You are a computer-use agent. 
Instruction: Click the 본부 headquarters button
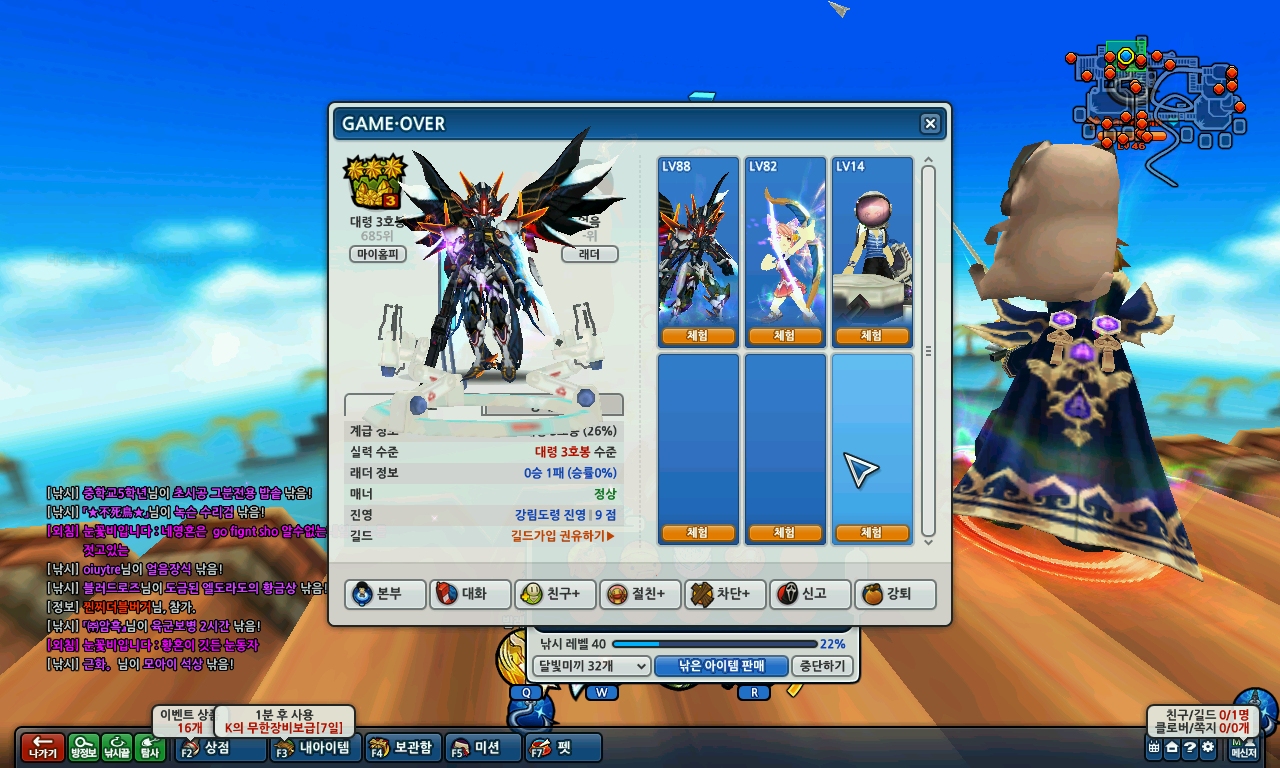point(386,594)
